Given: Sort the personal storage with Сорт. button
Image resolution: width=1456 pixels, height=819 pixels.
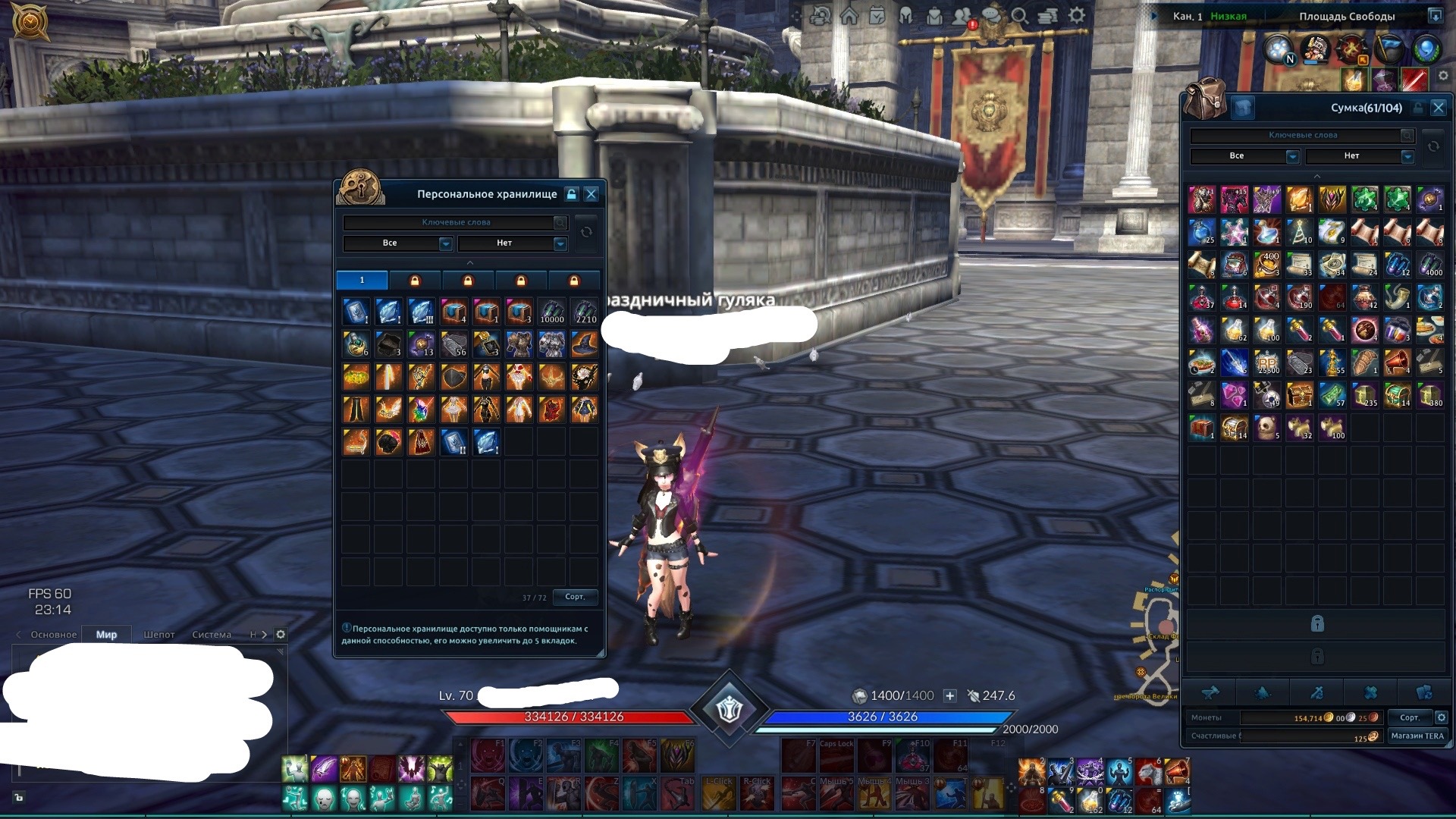Looking at the screenshot, I should 575,597.
